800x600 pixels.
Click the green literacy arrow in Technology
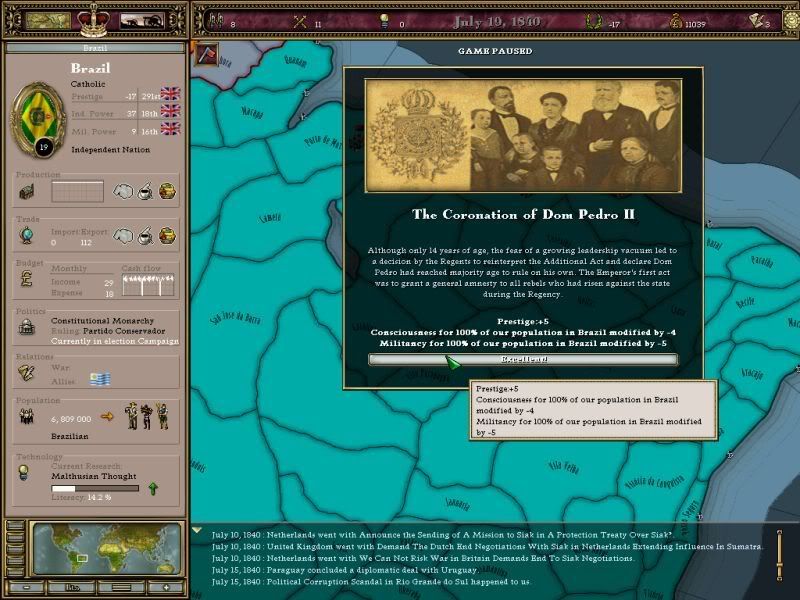(152, 488)
